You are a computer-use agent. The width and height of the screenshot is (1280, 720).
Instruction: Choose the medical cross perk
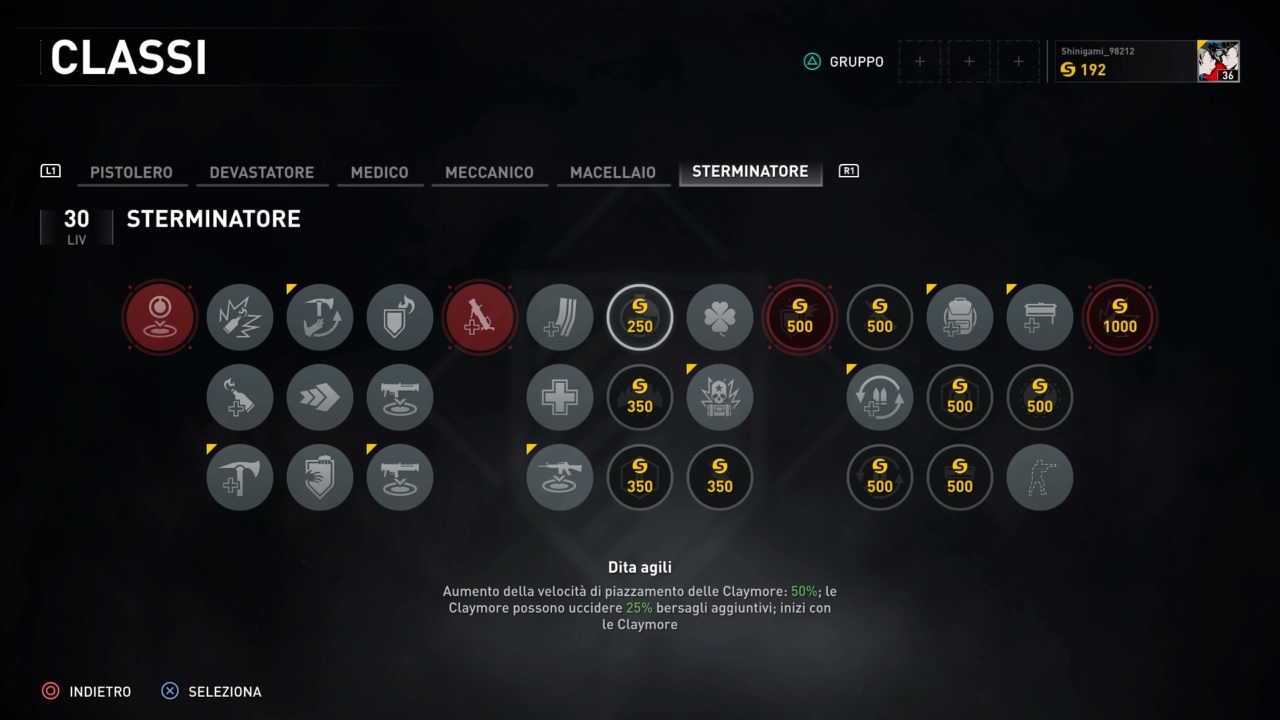point(560,398)
